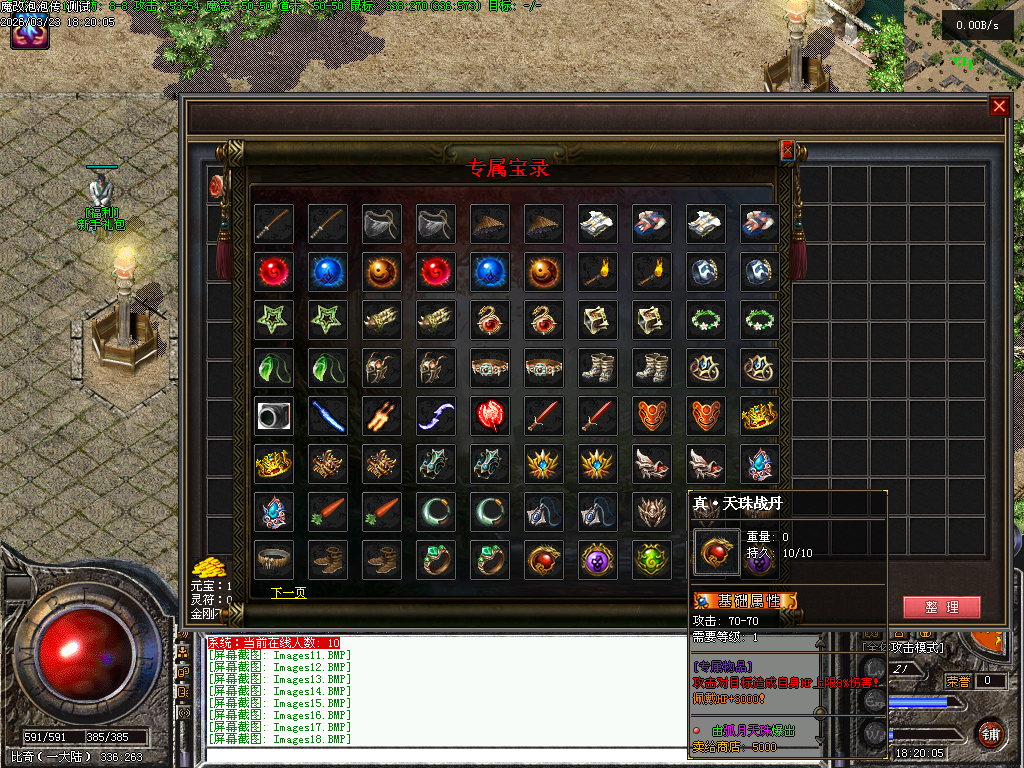The height and width of the screenshot is (768, 1024).
Task: Select the blue glowing blade item
Action: point(327,416)
